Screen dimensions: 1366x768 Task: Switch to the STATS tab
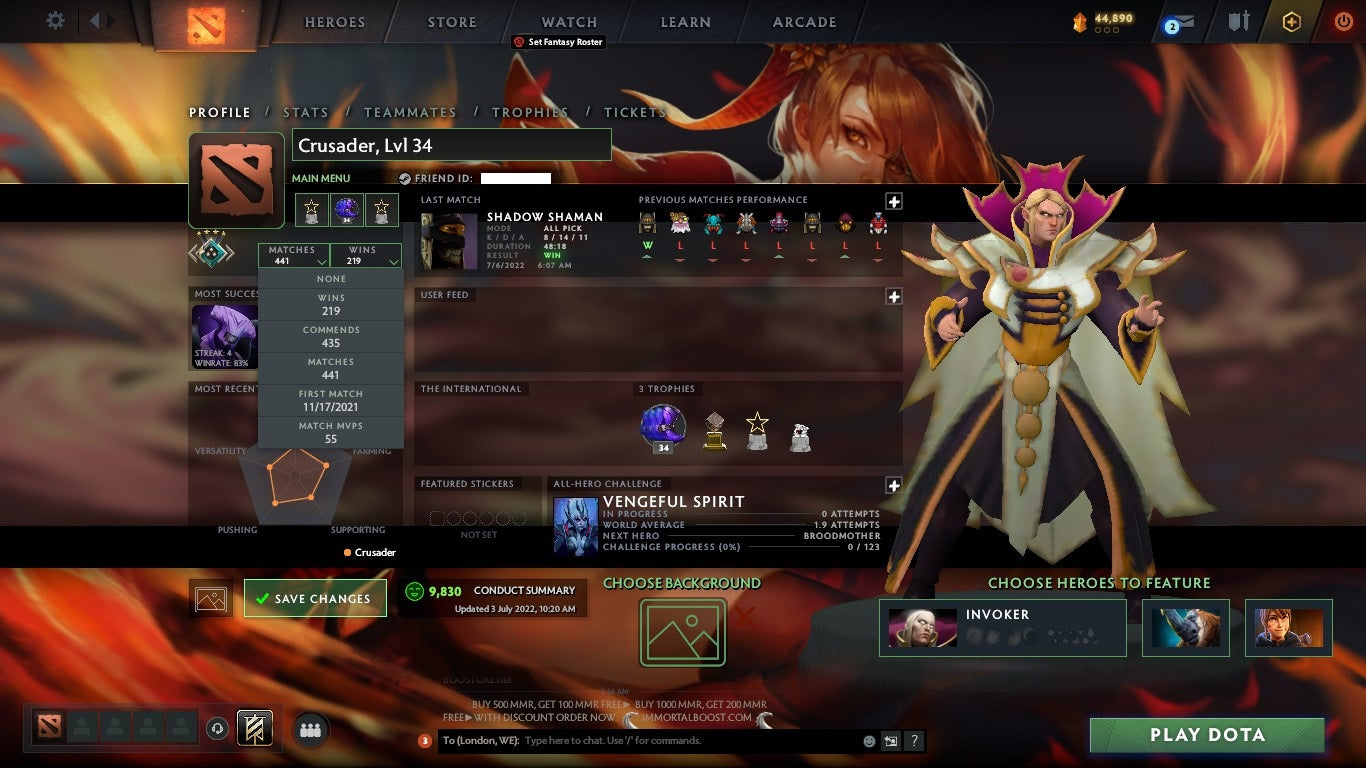(306, 112)
